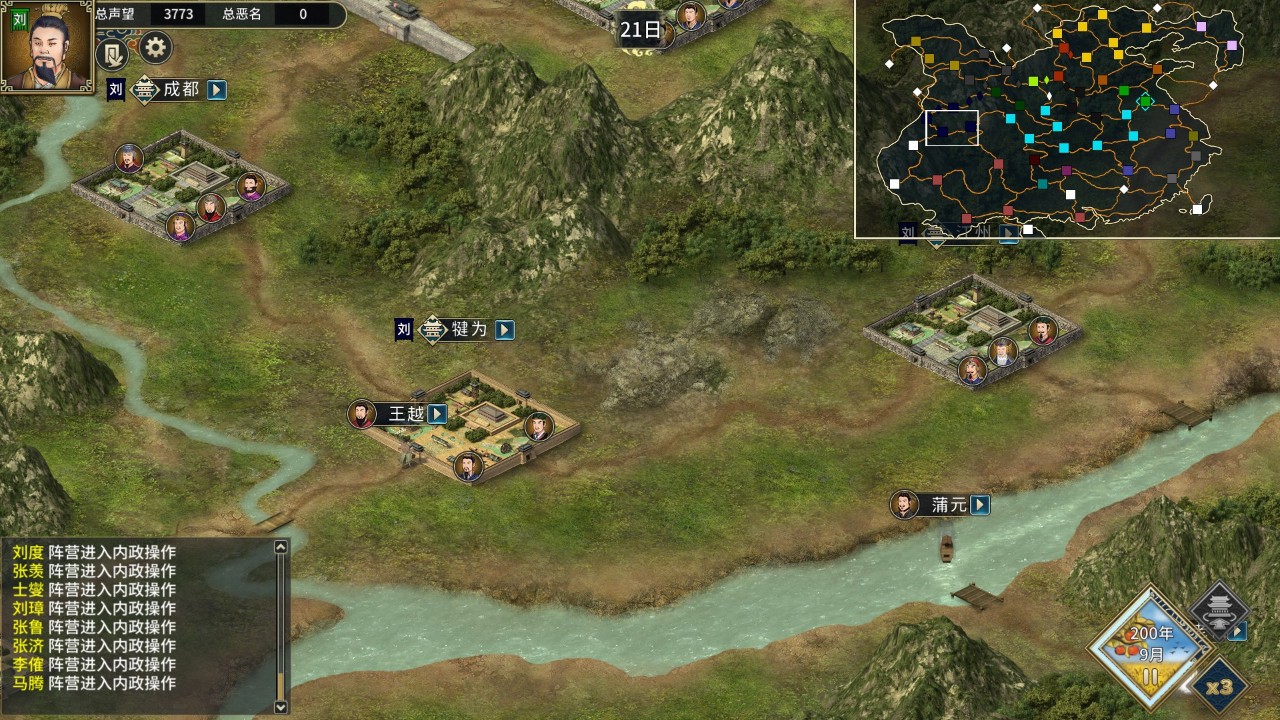Screen dimensions: 1280x720
Task: Change the x3 game speed
Action: 1219,688
